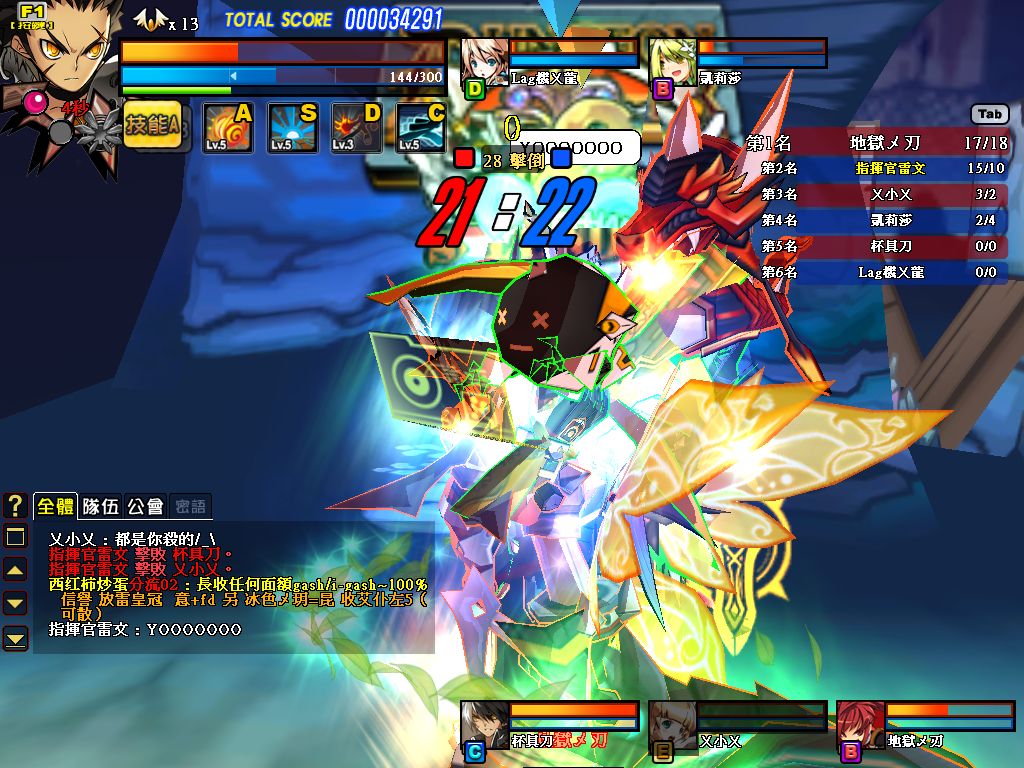Jump to the latest chat message
Image resolution: width=1024 pixels, height=768 pixels.
[x=15, y=637]
